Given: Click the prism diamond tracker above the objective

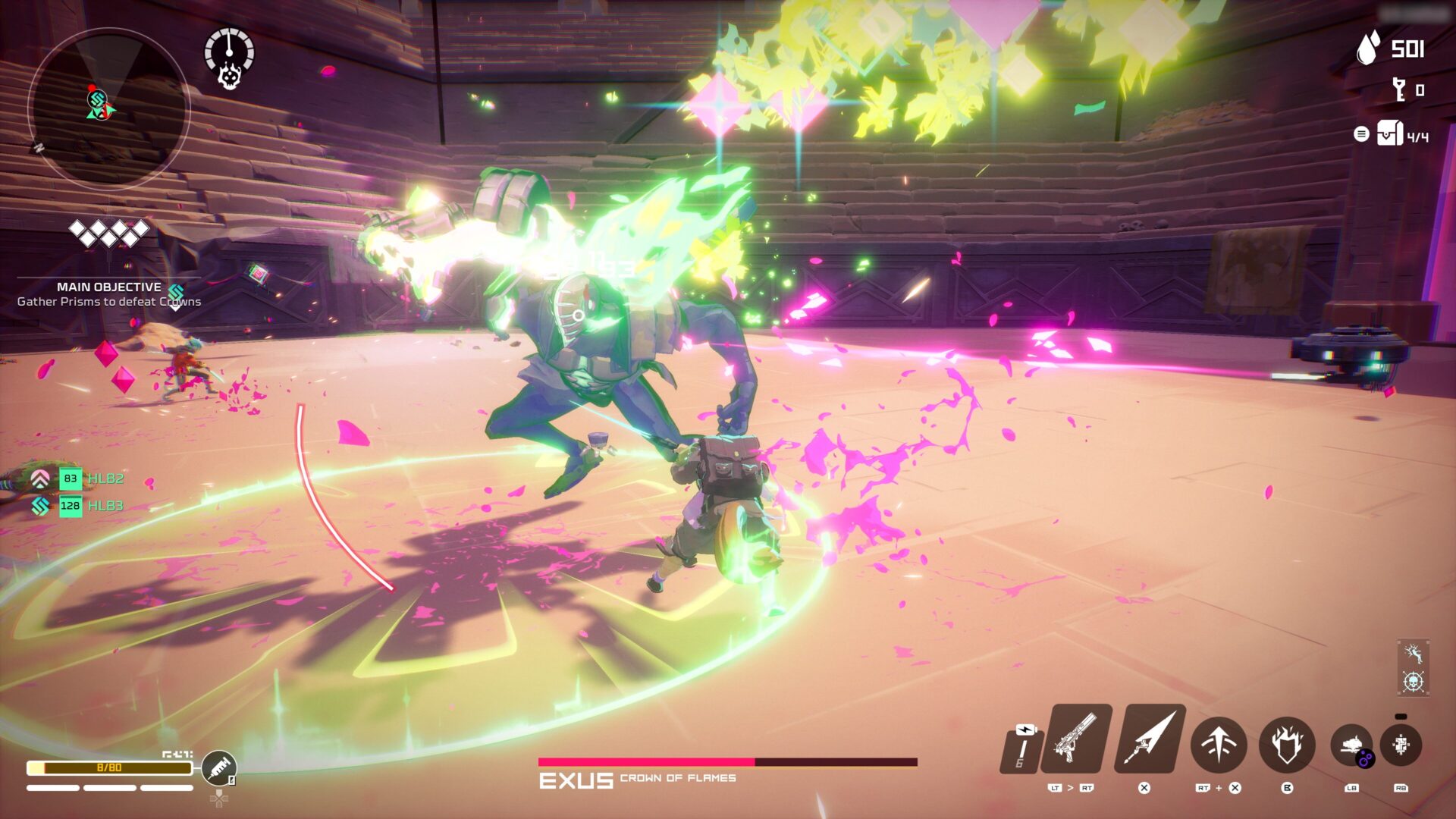Looking at the screenshot, I should (x=108, y=231).
